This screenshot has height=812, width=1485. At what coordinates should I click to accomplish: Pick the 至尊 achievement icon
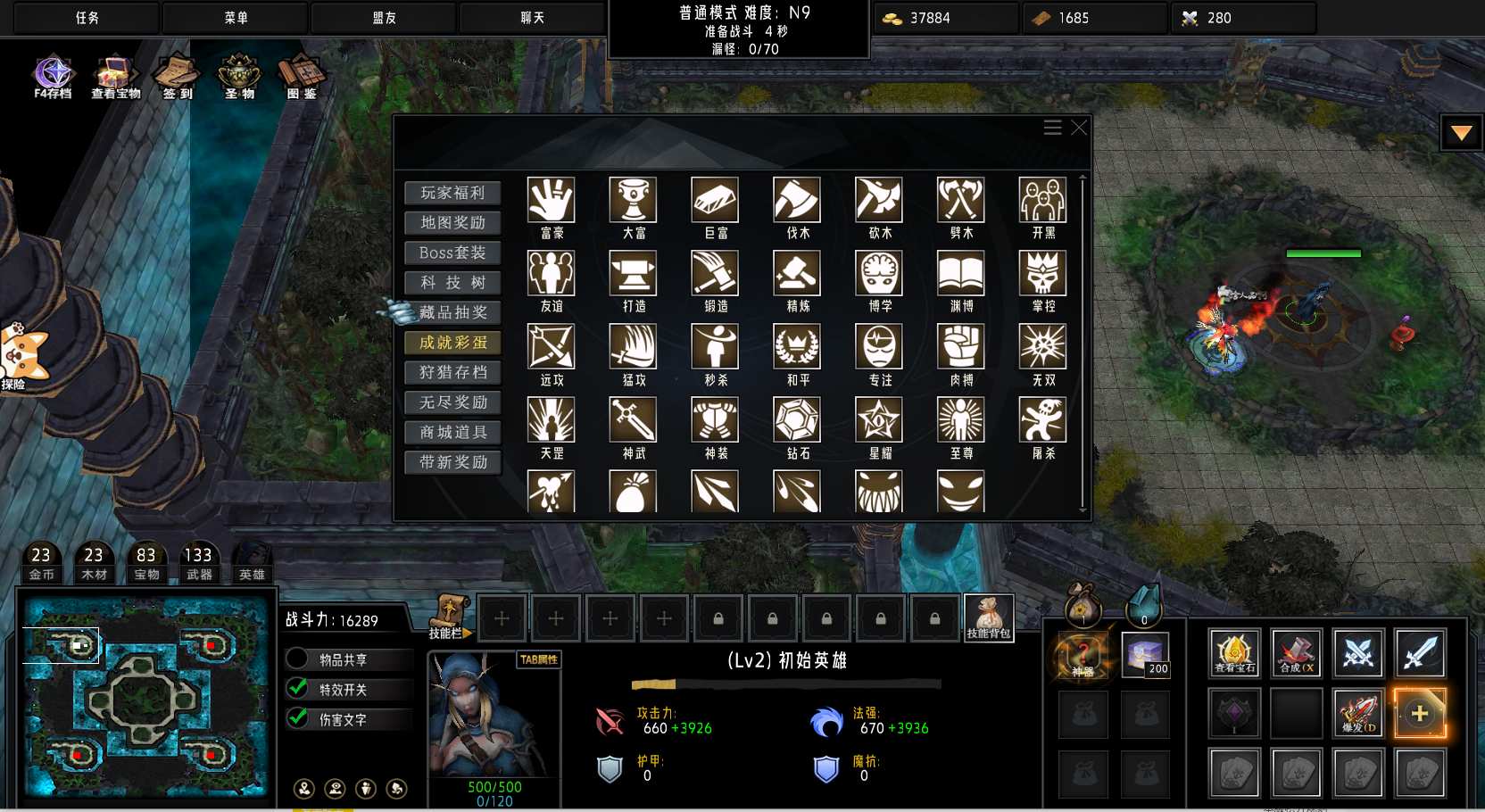point(960,419)
